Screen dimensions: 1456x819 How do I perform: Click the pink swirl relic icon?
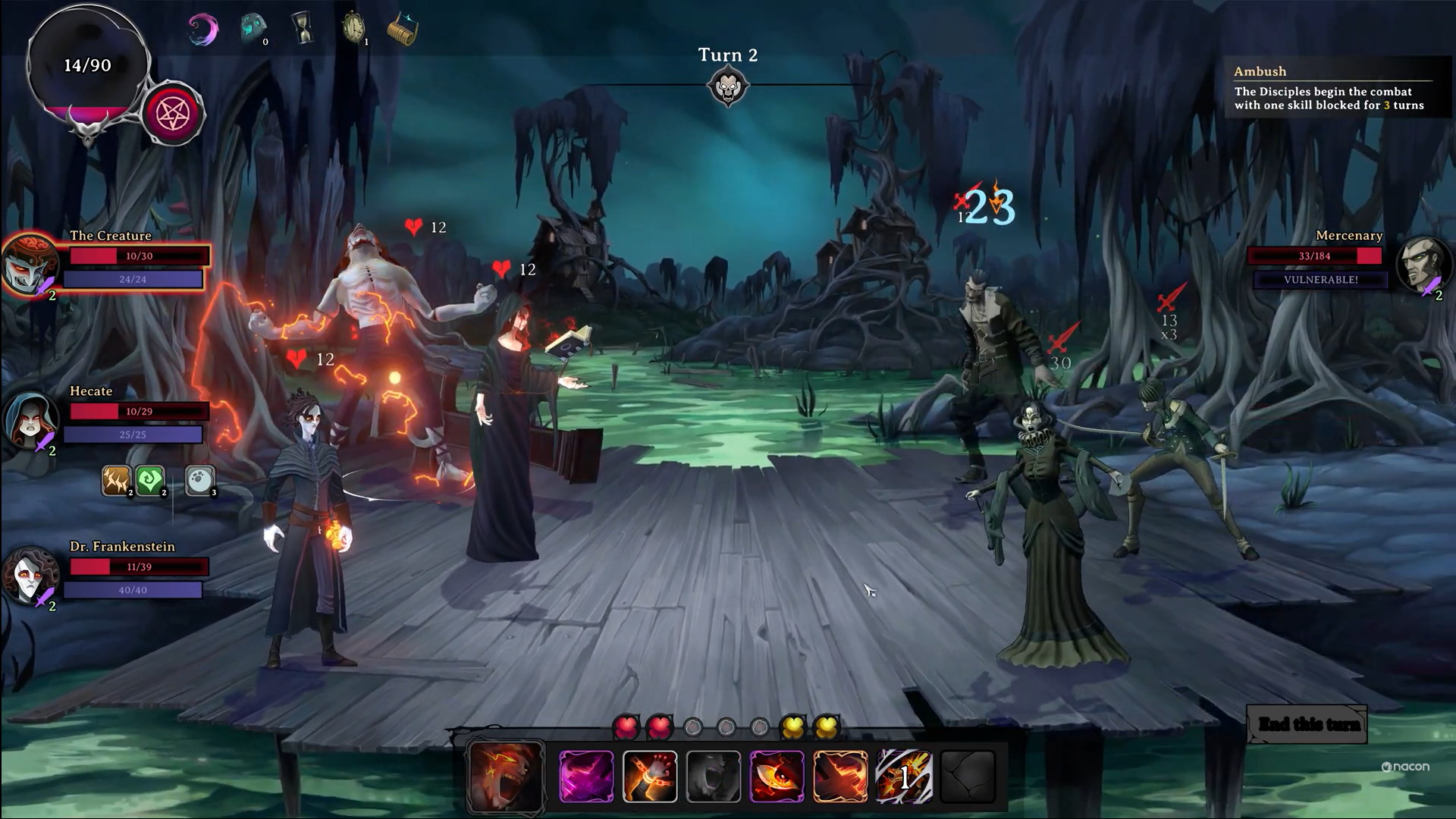pos(203,30)
